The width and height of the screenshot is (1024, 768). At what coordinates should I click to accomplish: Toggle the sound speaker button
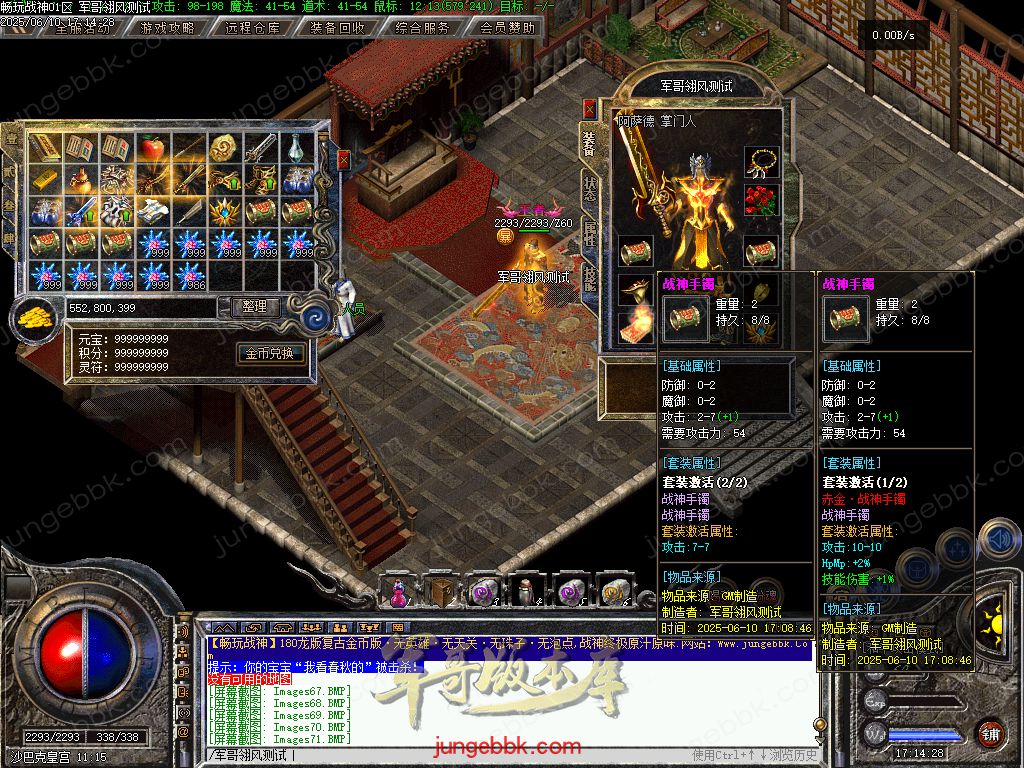(998, 540)
